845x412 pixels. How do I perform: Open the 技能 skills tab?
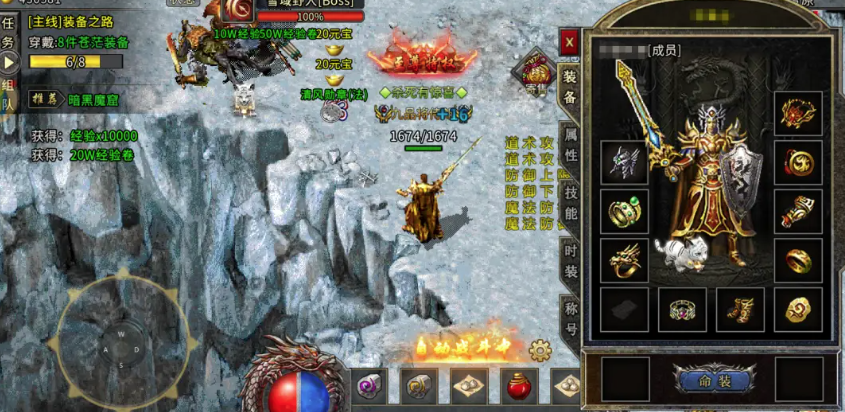coord(570,198)
